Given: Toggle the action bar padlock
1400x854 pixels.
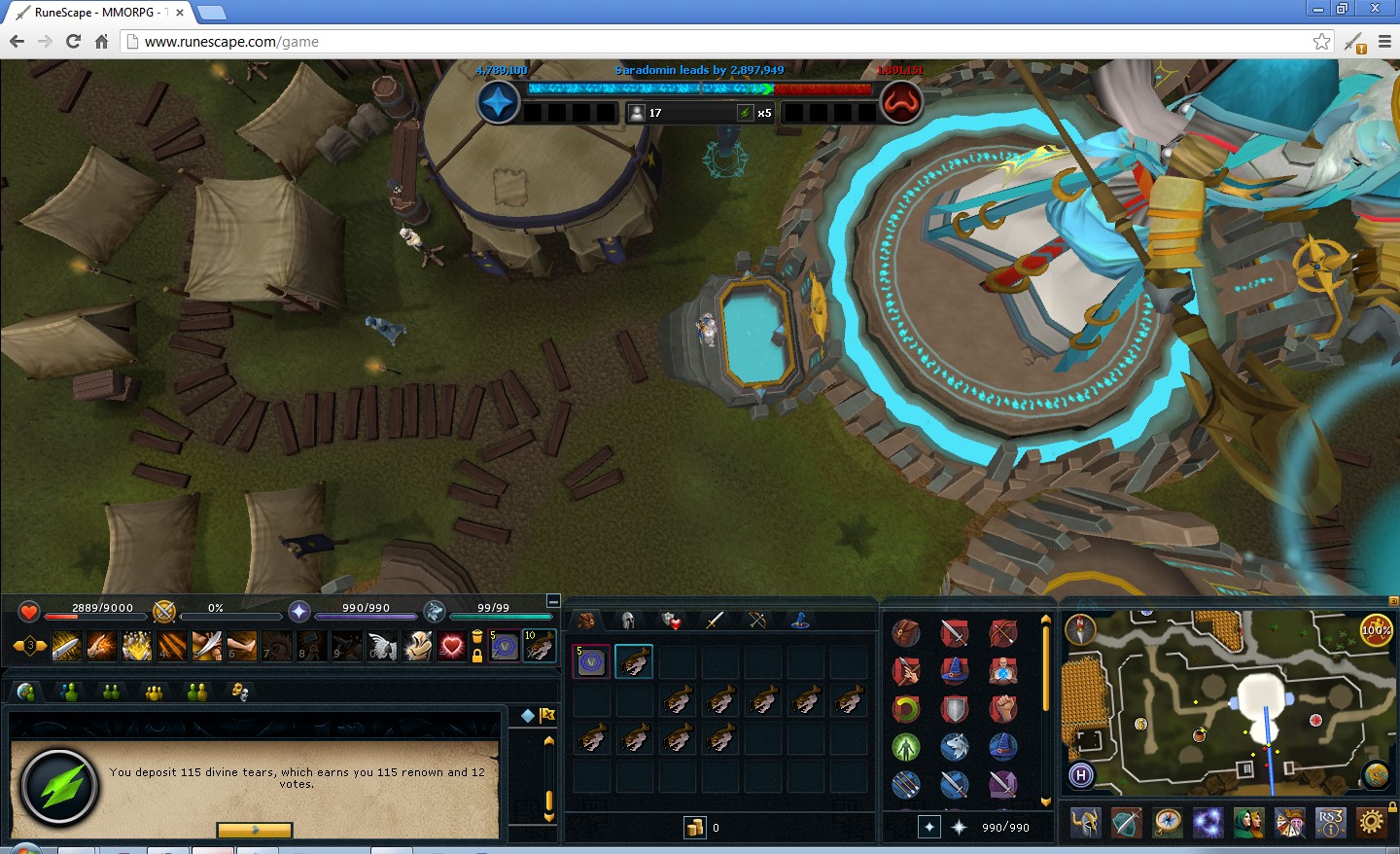Looking at the screenshot, I should tap(478, 657).
